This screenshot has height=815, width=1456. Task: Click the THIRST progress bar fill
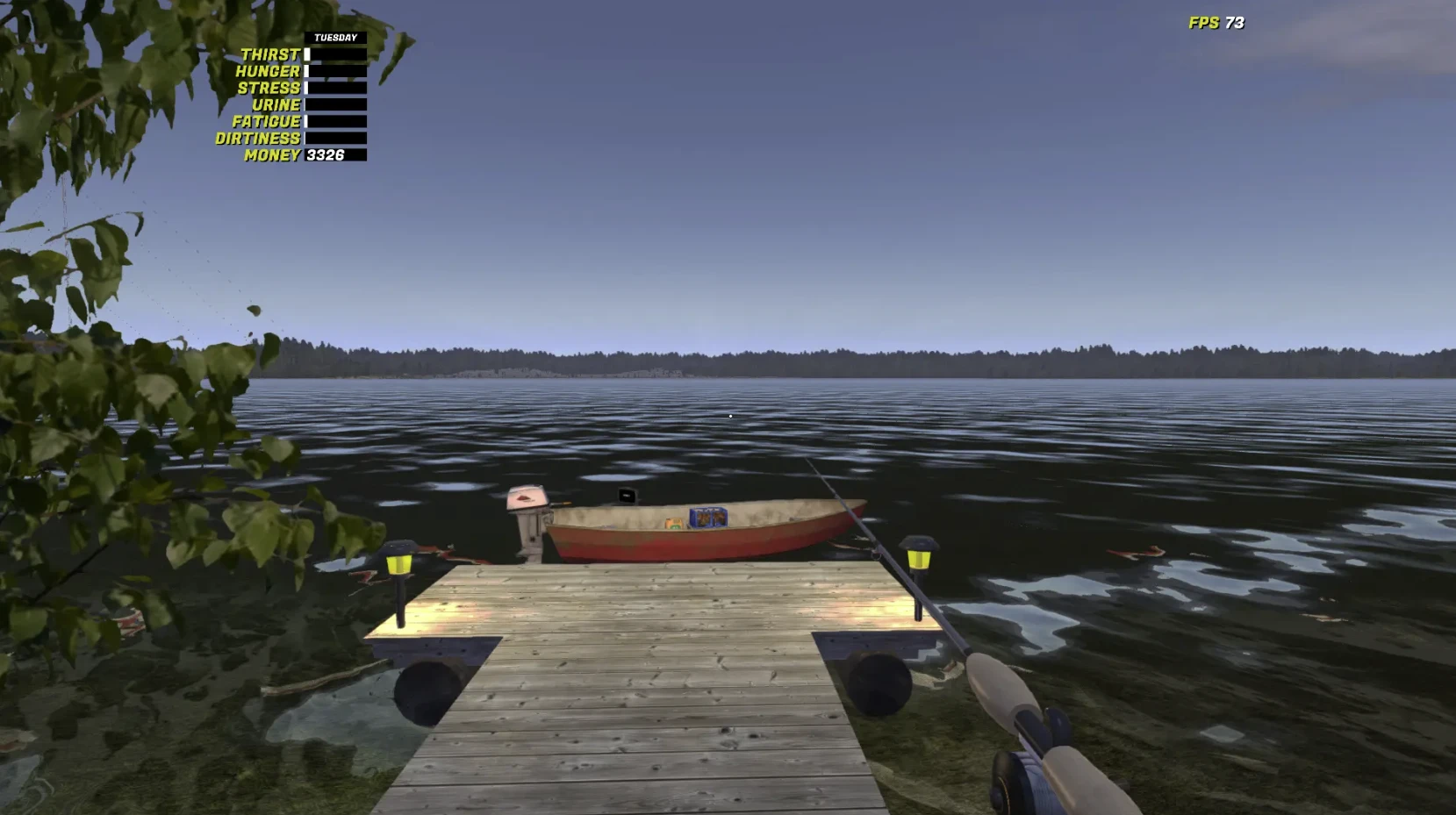(x=309, y=54)
